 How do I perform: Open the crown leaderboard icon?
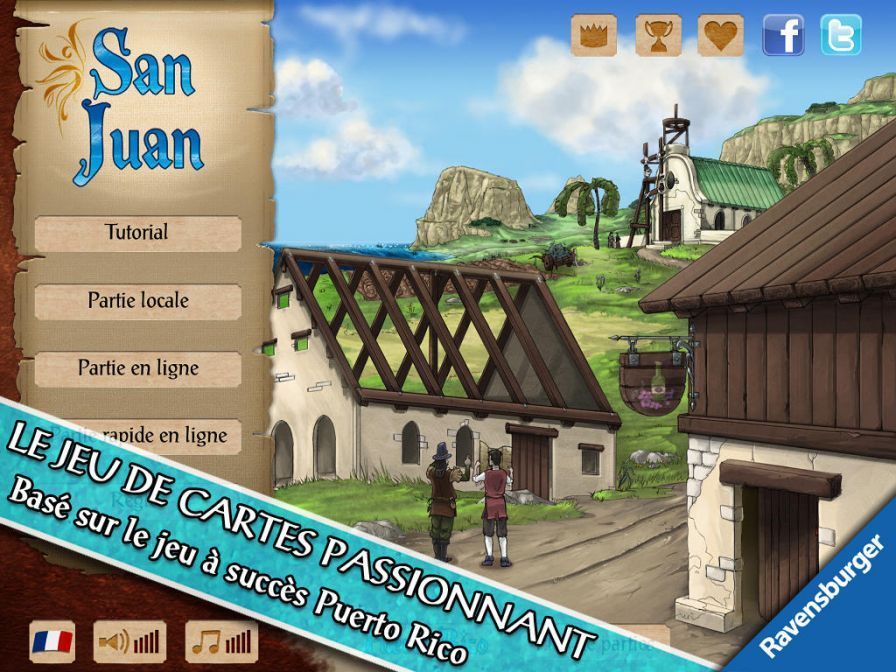593,35
